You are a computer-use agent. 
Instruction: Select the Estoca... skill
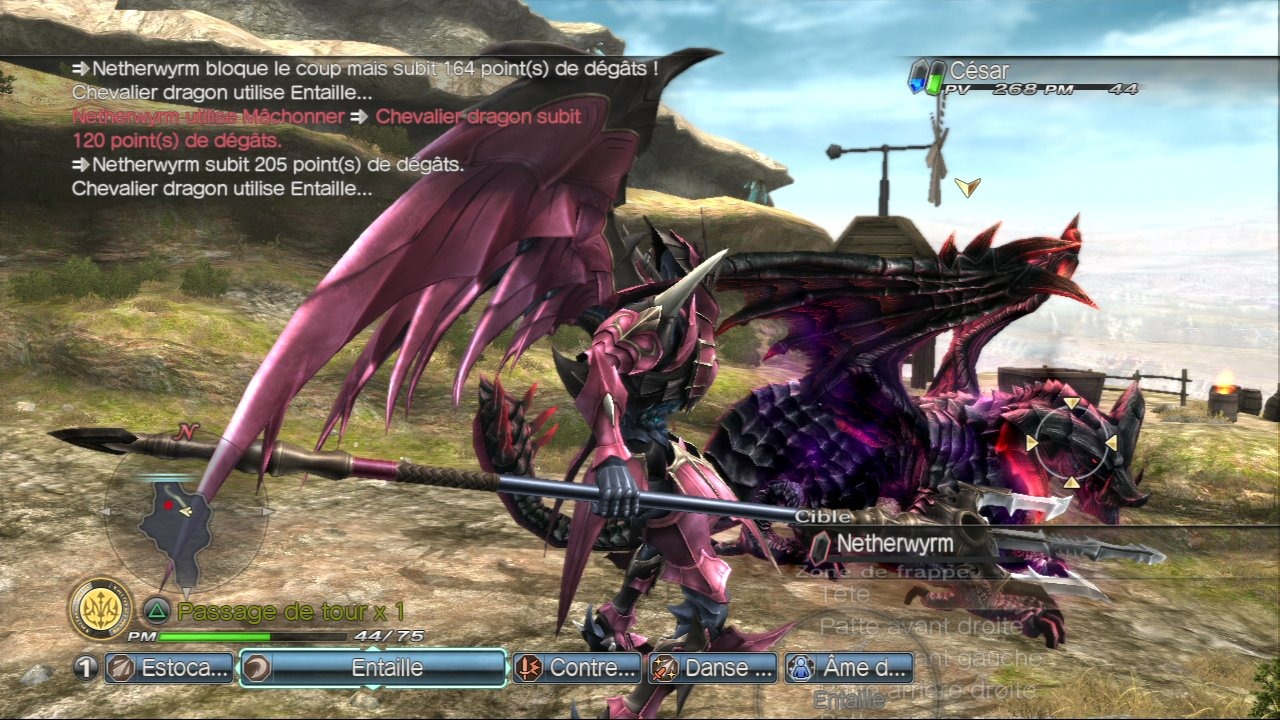pyautogui.click(x=170, y=668)
